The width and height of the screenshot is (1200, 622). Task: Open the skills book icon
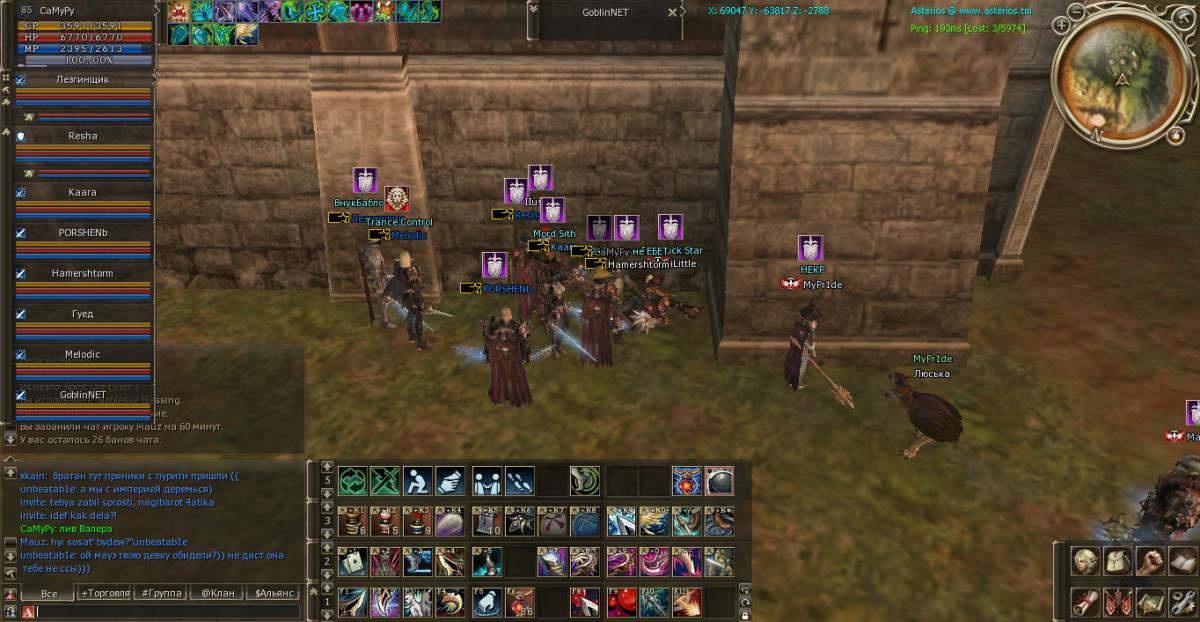[x=1183, y=560]
